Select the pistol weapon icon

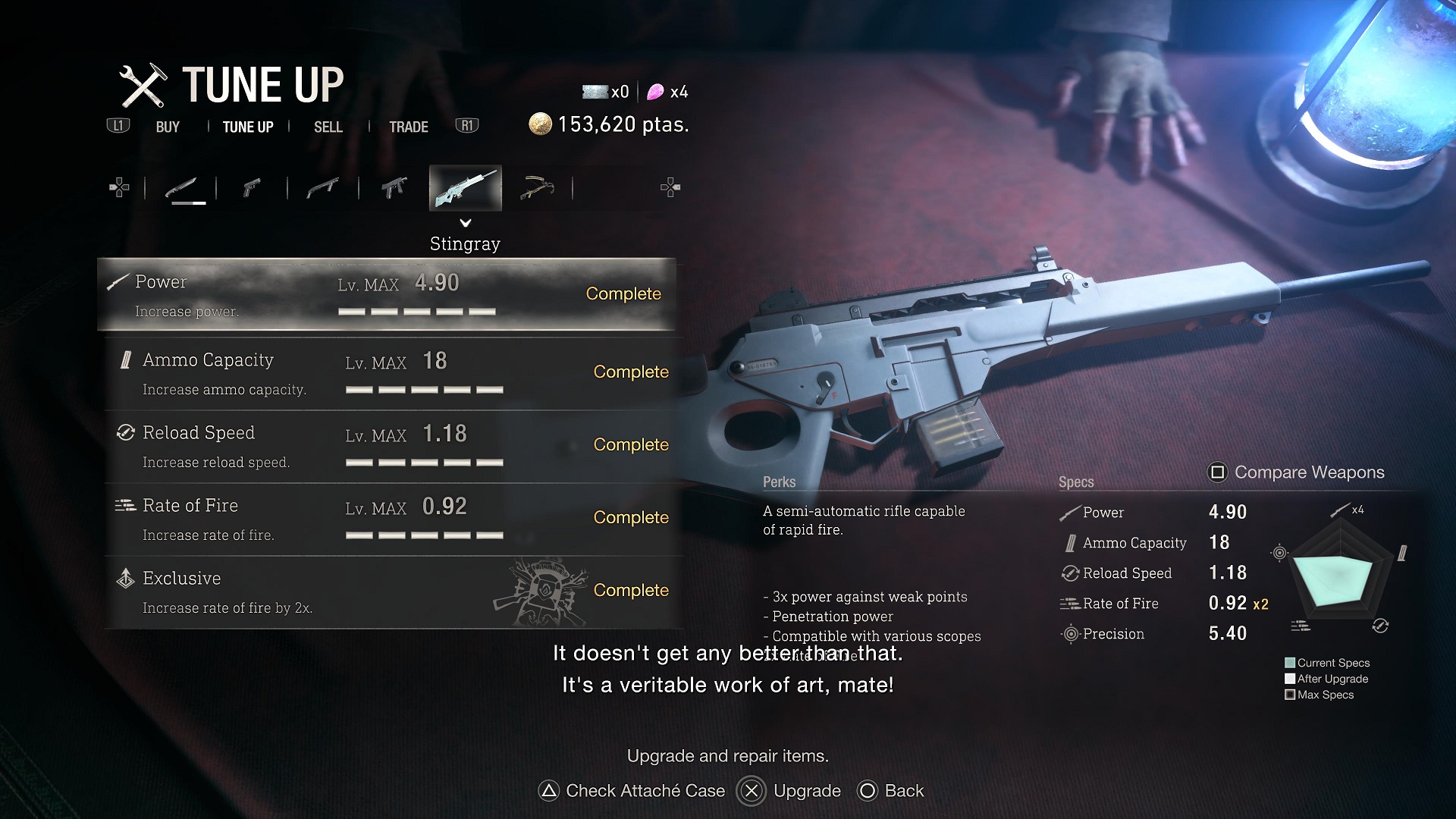253,187
